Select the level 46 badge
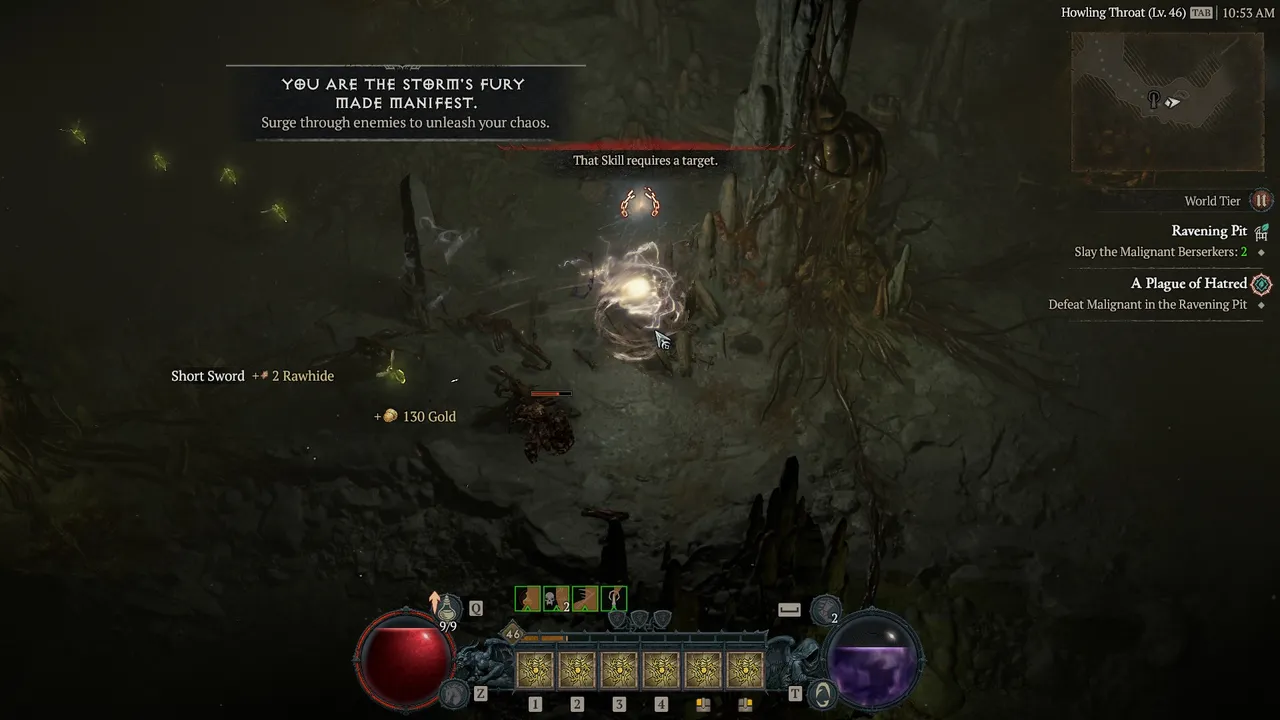The width and height of the screenshot is (1280, 720). 513,634
